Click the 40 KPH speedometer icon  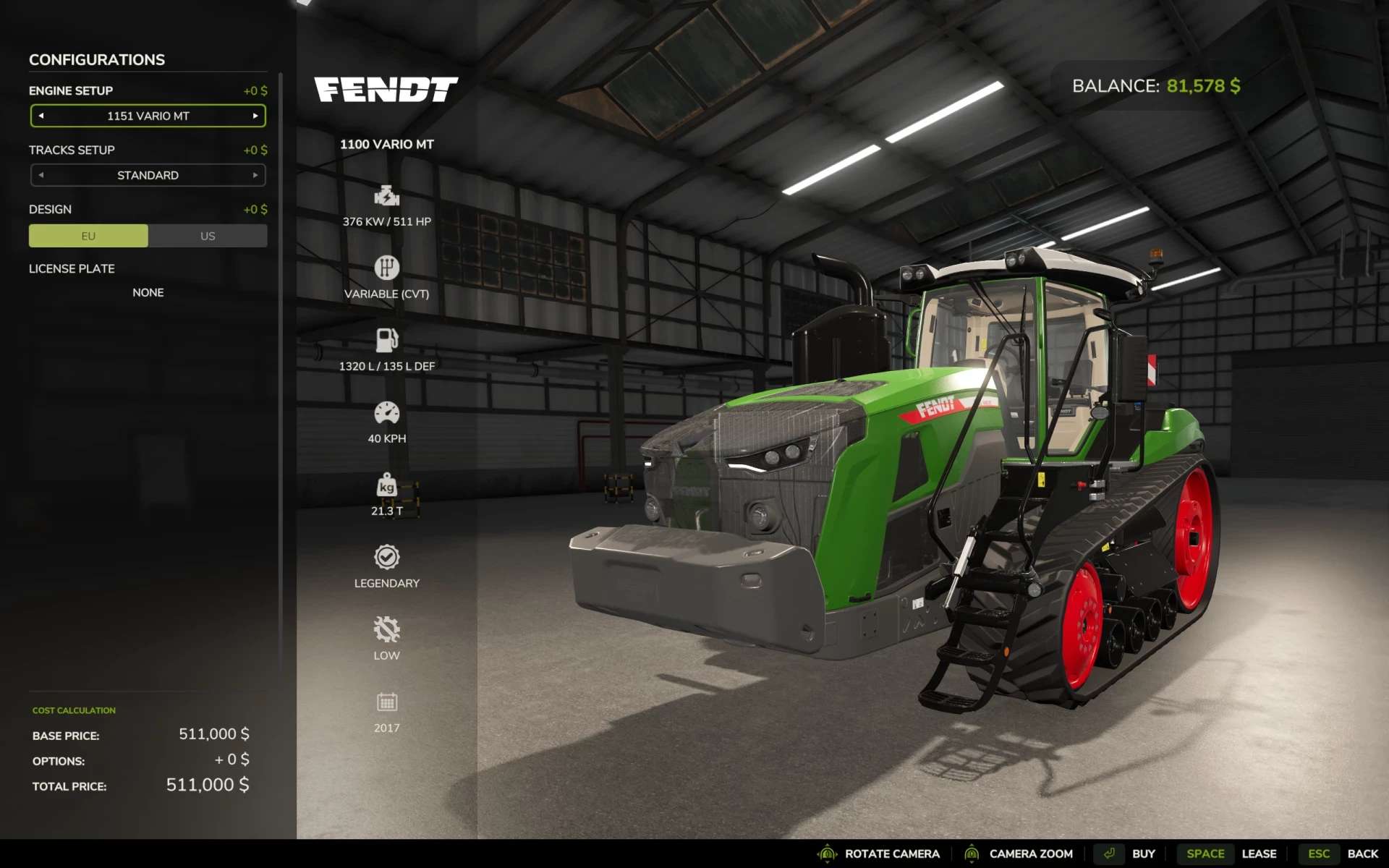coord(387,412)
